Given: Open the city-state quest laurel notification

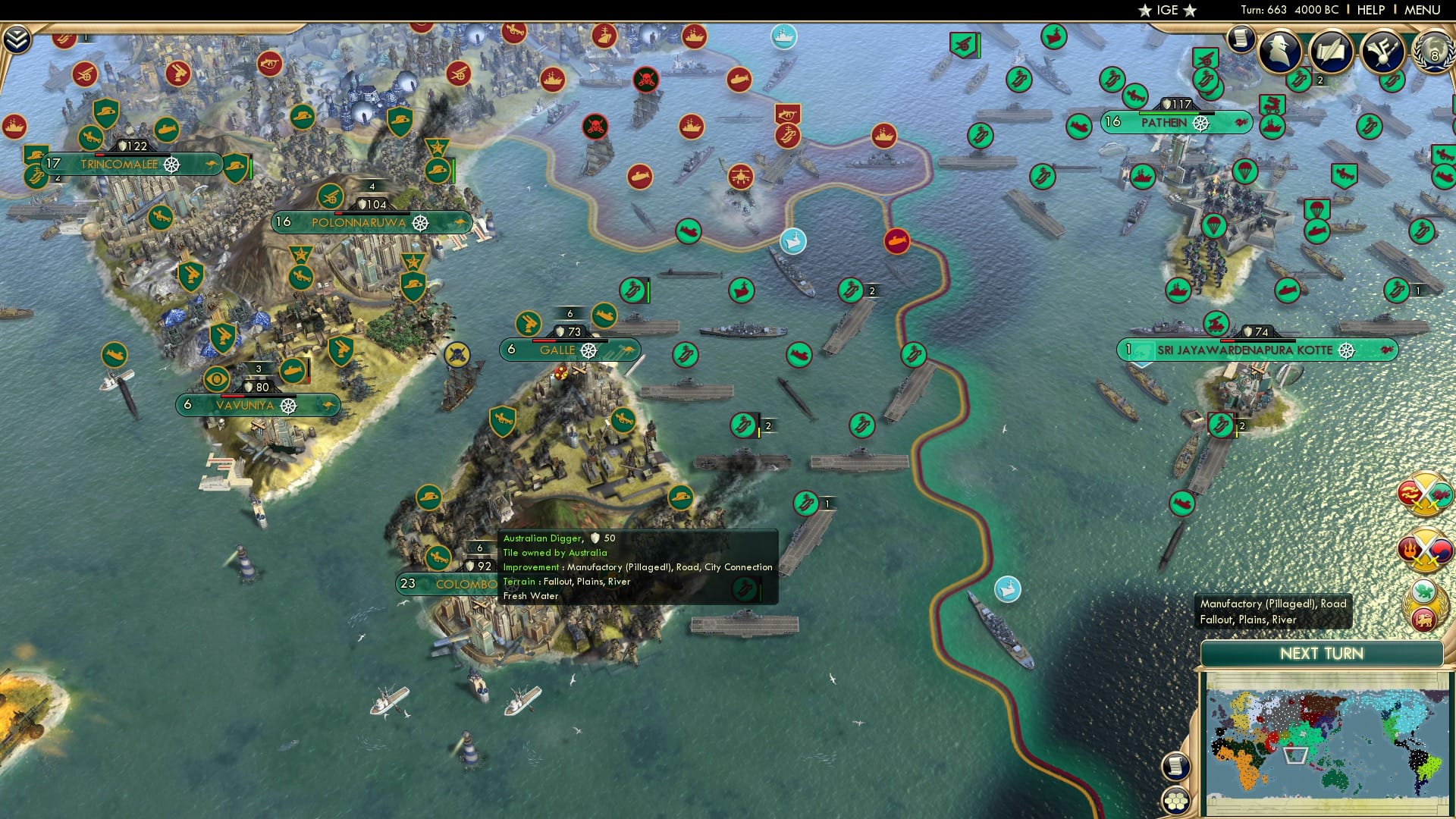Looking at the screenshot, I should 1424,604.
